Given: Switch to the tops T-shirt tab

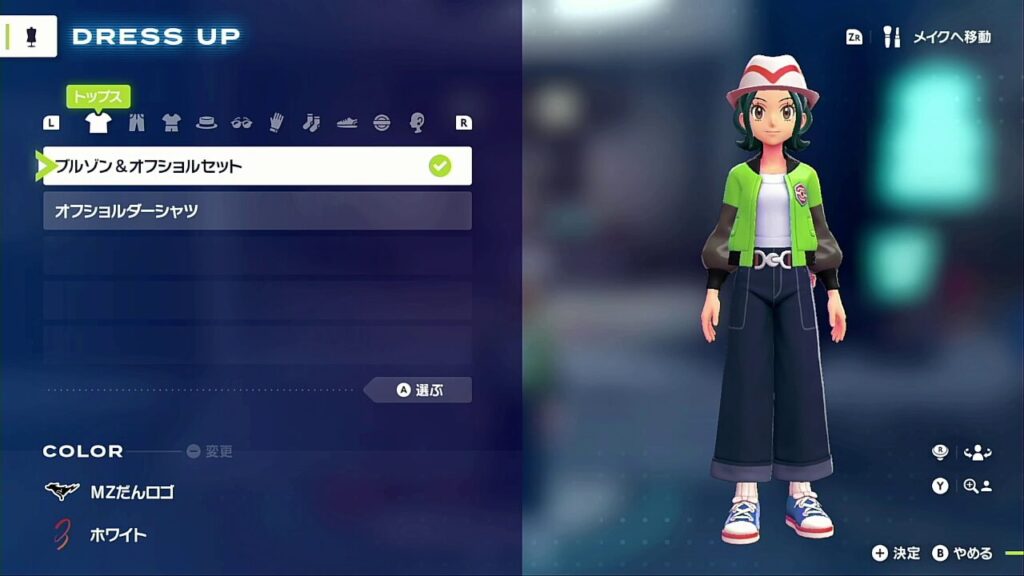Looking at the screenshot, I should [98, 123].
